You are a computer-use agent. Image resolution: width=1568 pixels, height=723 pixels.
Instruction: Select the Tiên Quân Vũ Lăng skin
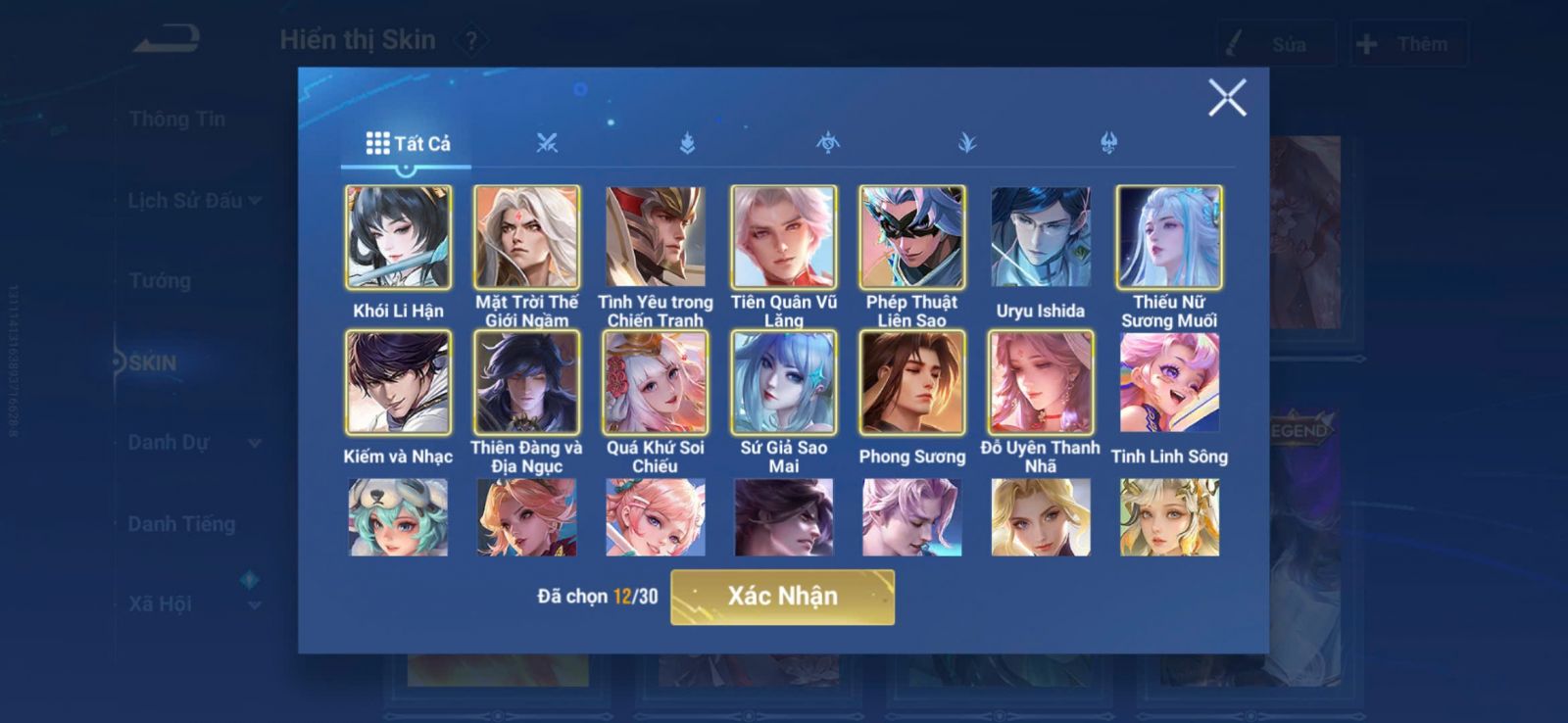coord(783,237)
